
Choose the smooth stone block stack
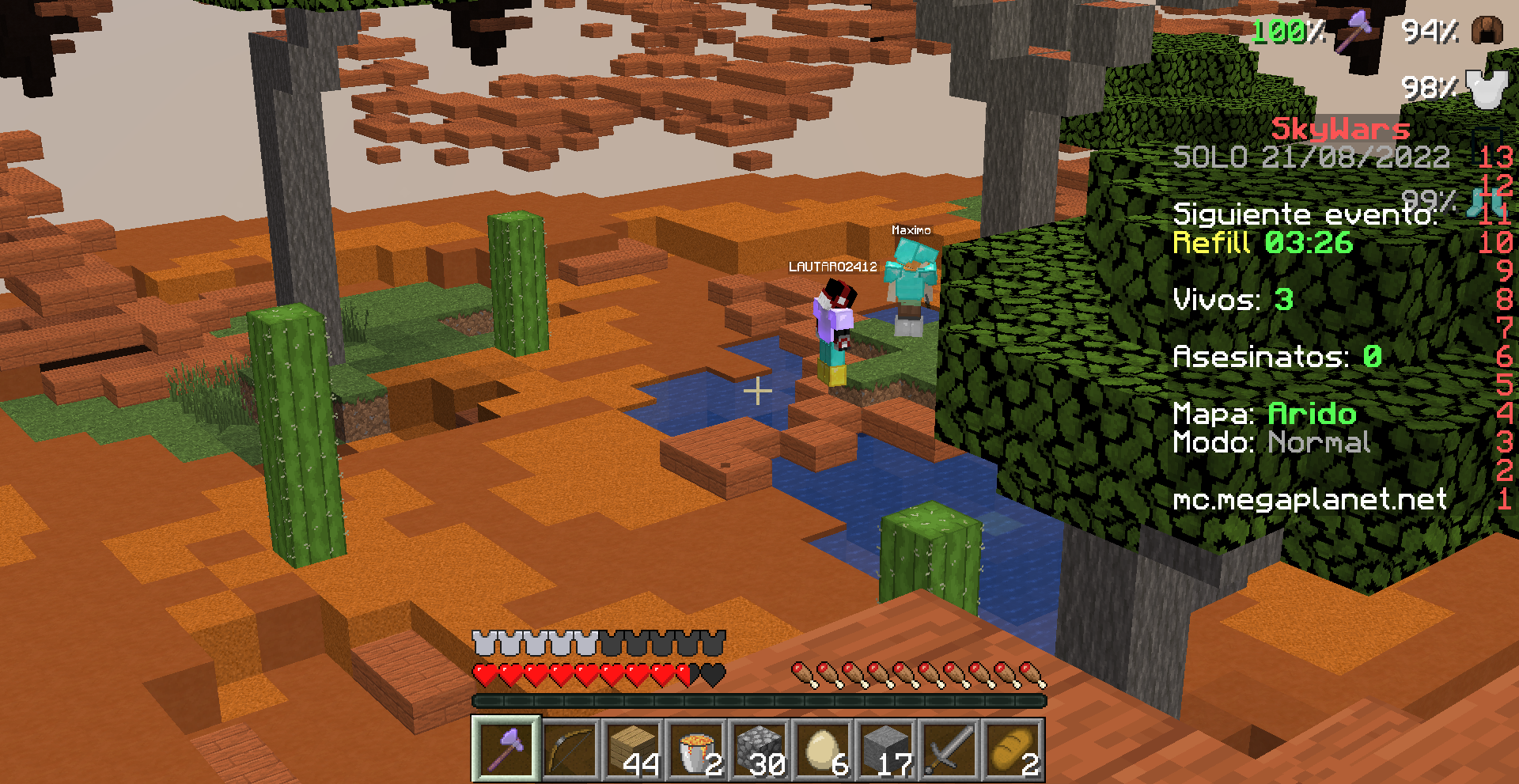click(886, 749)
